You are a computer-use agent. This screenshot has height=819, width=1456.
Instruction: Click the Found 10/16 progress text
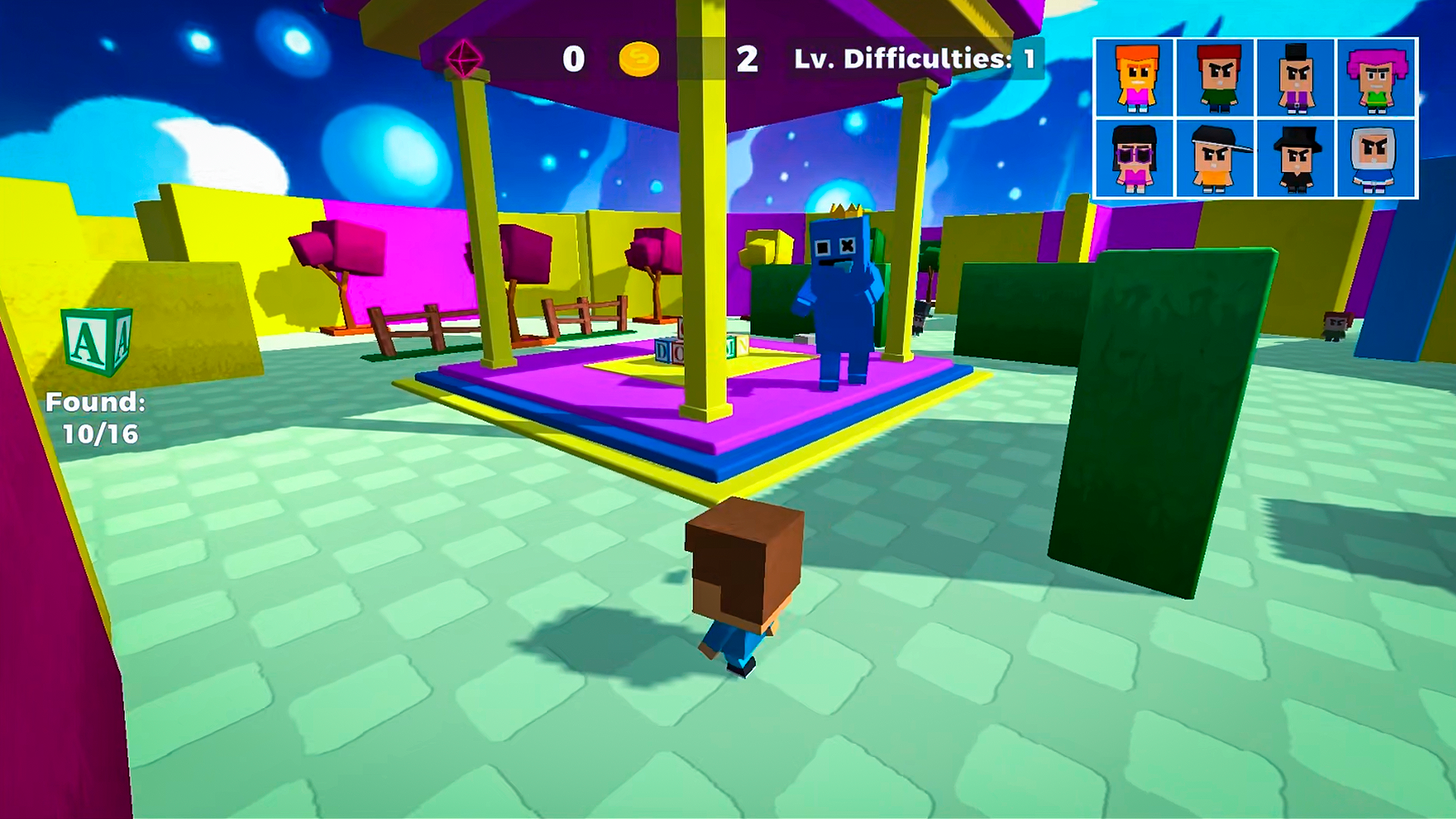(96, 417)
